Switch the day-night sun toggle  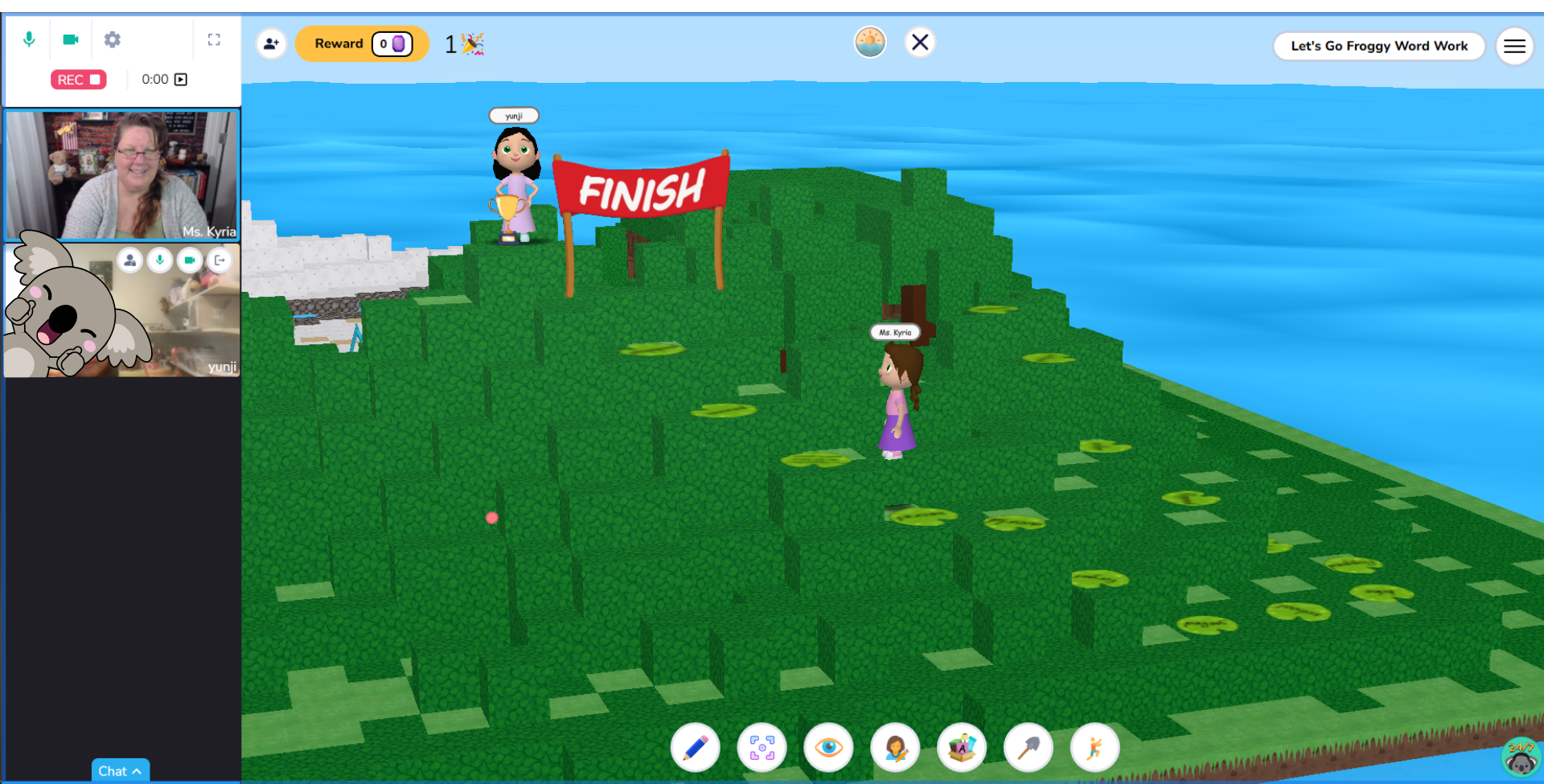(x=869, y=42)
